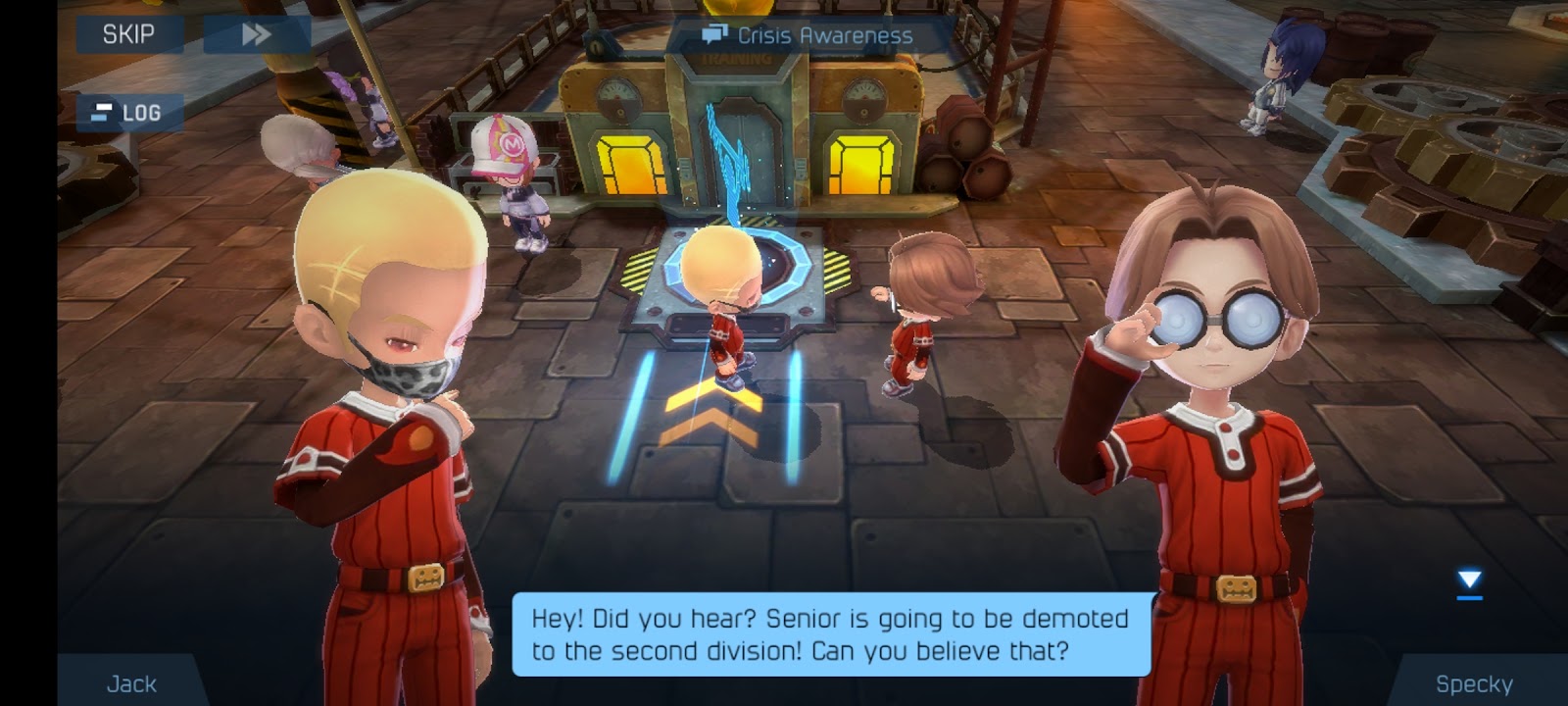
Task: Activate the fast-forward double arrow button
Action: pos(257,34)
